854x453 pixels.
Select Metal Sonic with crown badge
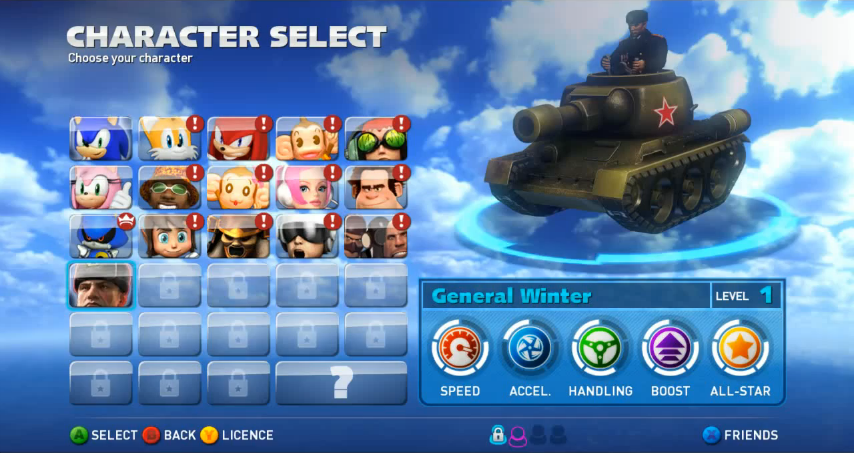tap(100, 236)
